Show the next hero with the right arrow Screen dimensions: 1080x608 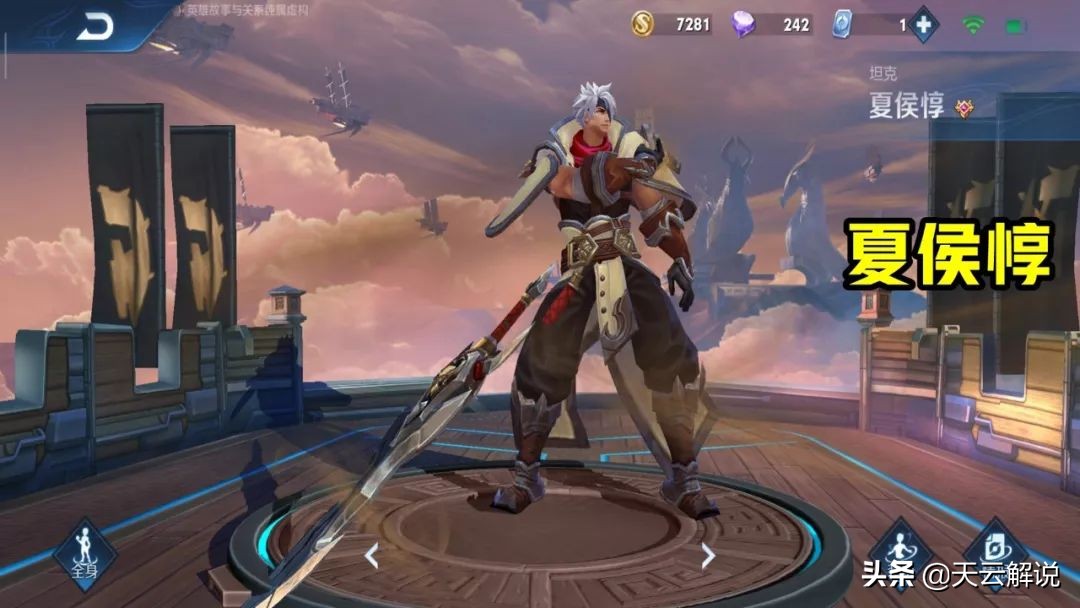708,555
